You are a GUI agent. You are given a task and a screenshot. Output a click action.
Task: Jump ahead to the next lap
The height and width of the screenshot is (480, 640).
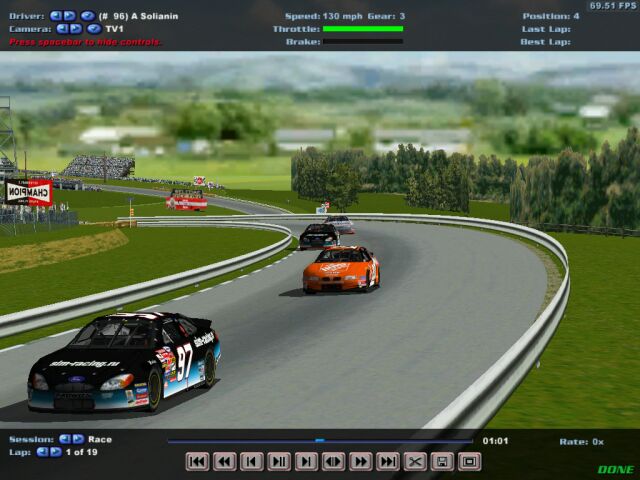(56, 452)
